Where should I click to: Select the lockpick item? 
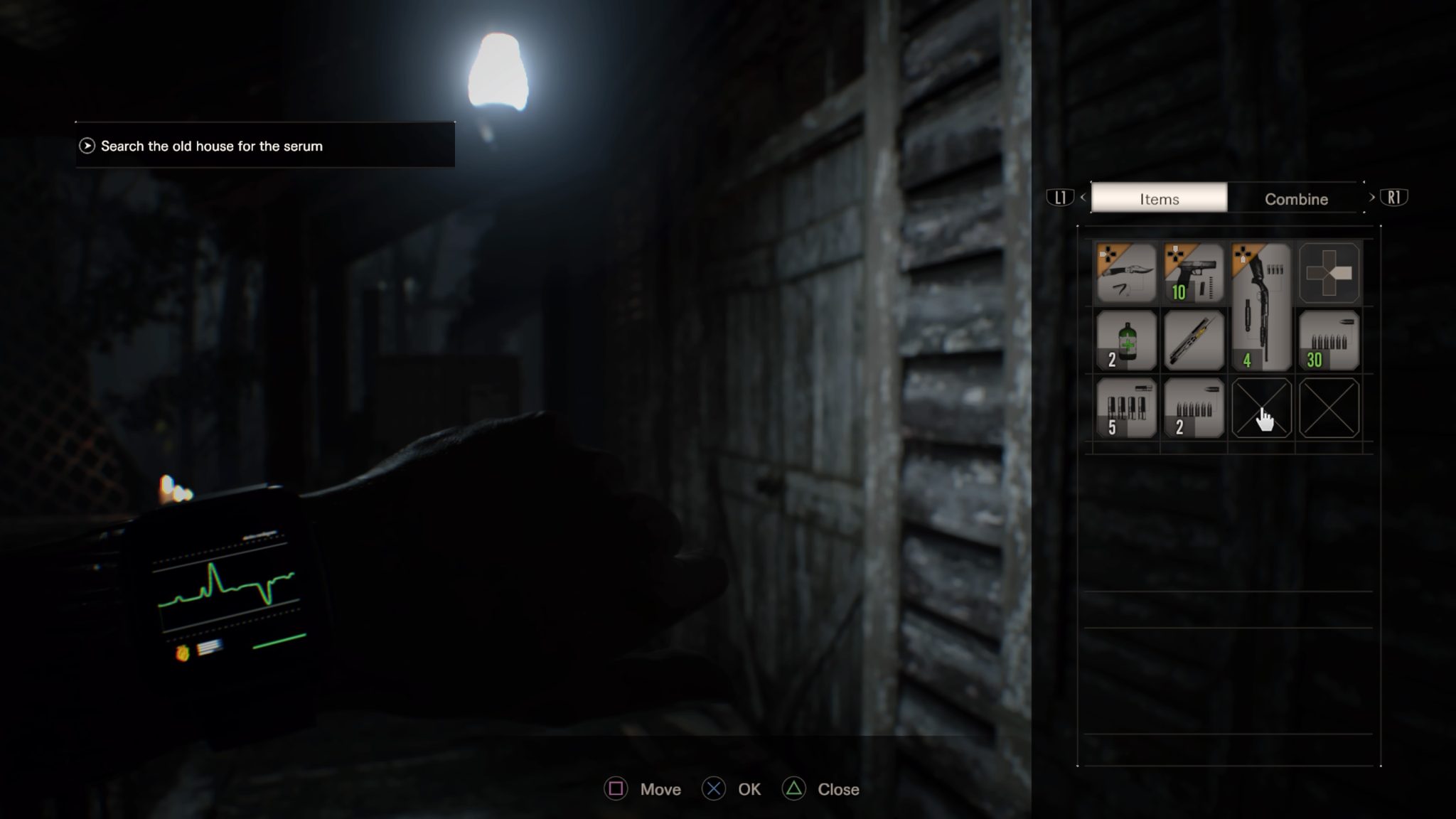tap(1193, 341)
